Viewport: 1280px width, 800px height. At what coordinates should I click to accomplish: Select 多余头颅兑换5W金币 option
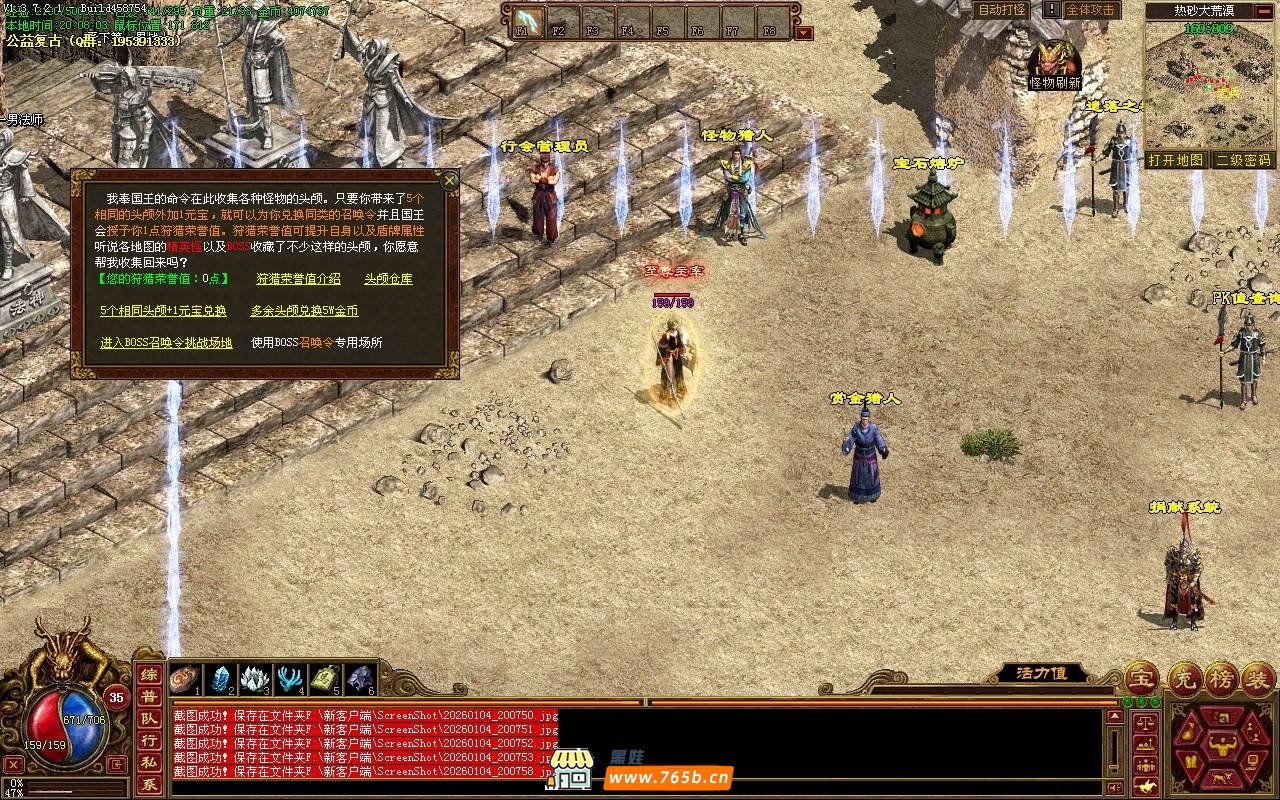(304, 311)
